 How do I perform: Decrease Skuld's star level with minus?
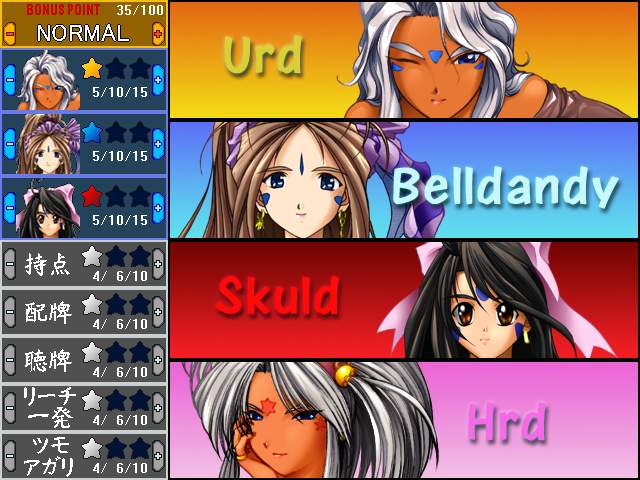pos(9,208)
